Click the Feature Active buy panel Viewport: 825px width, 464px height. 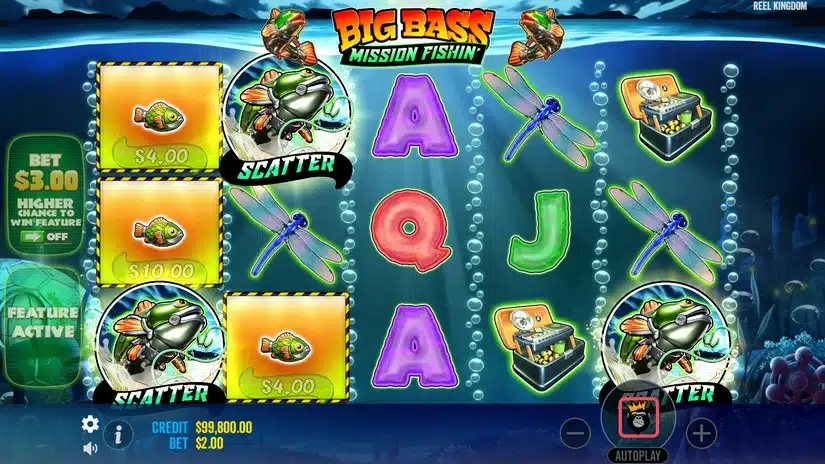[x=43, y=321]
